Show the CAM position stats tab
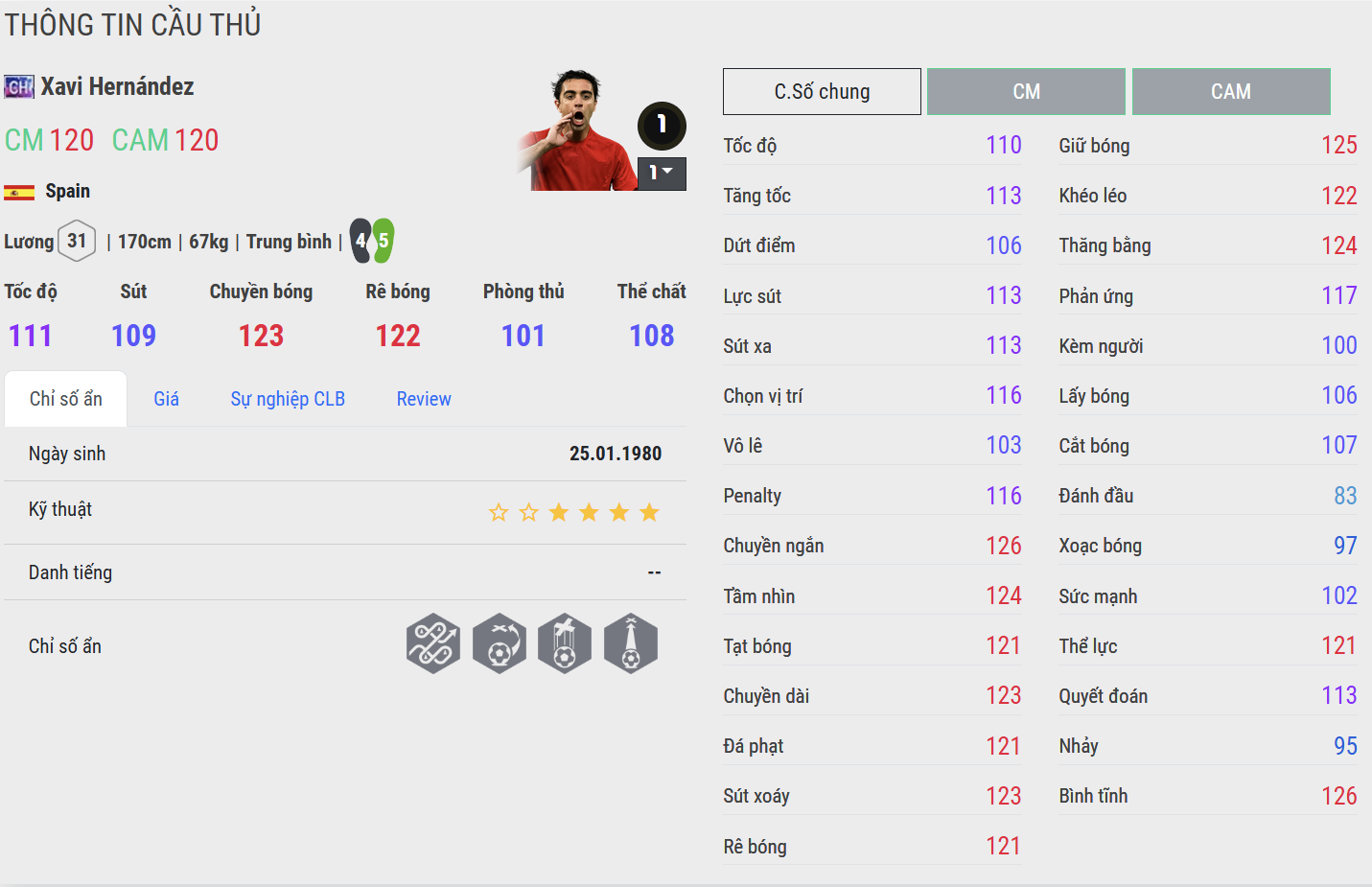Image resolution: width=1372 pixels, height=887 pixels. coord(1230,92)
